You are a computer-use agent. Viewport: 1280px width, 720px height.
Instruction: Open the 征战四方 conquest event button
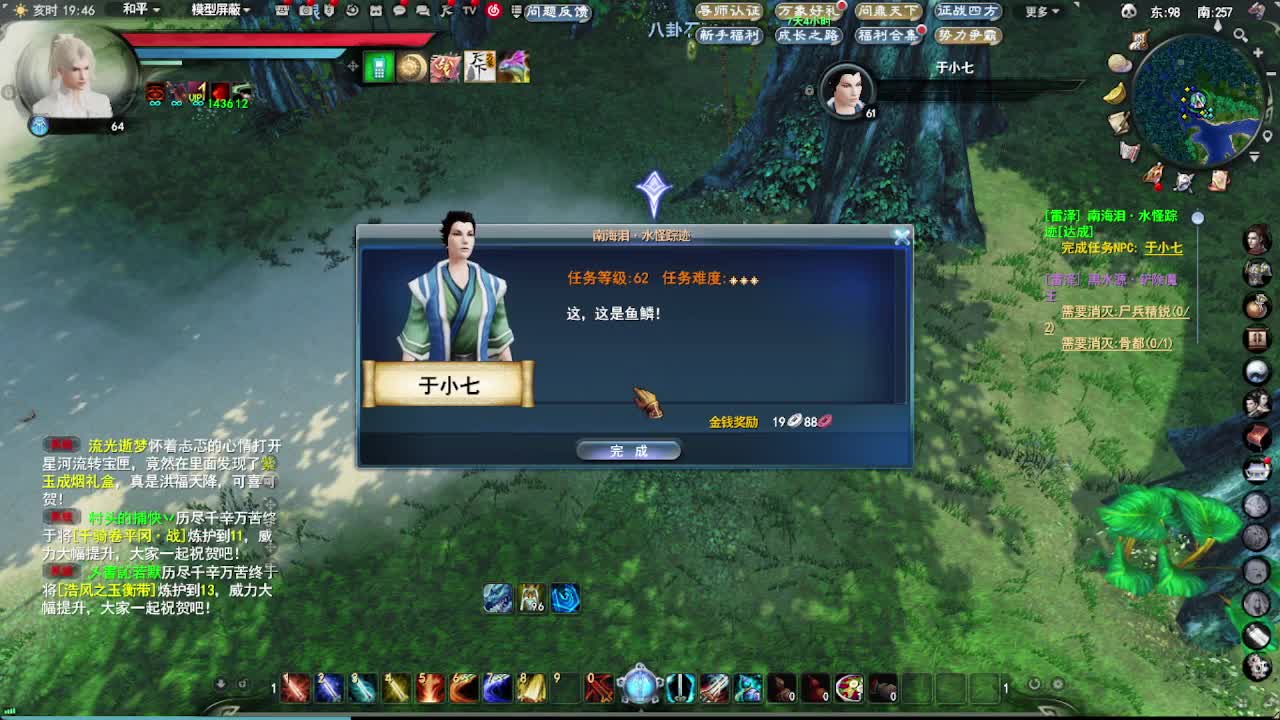[968, 12]
